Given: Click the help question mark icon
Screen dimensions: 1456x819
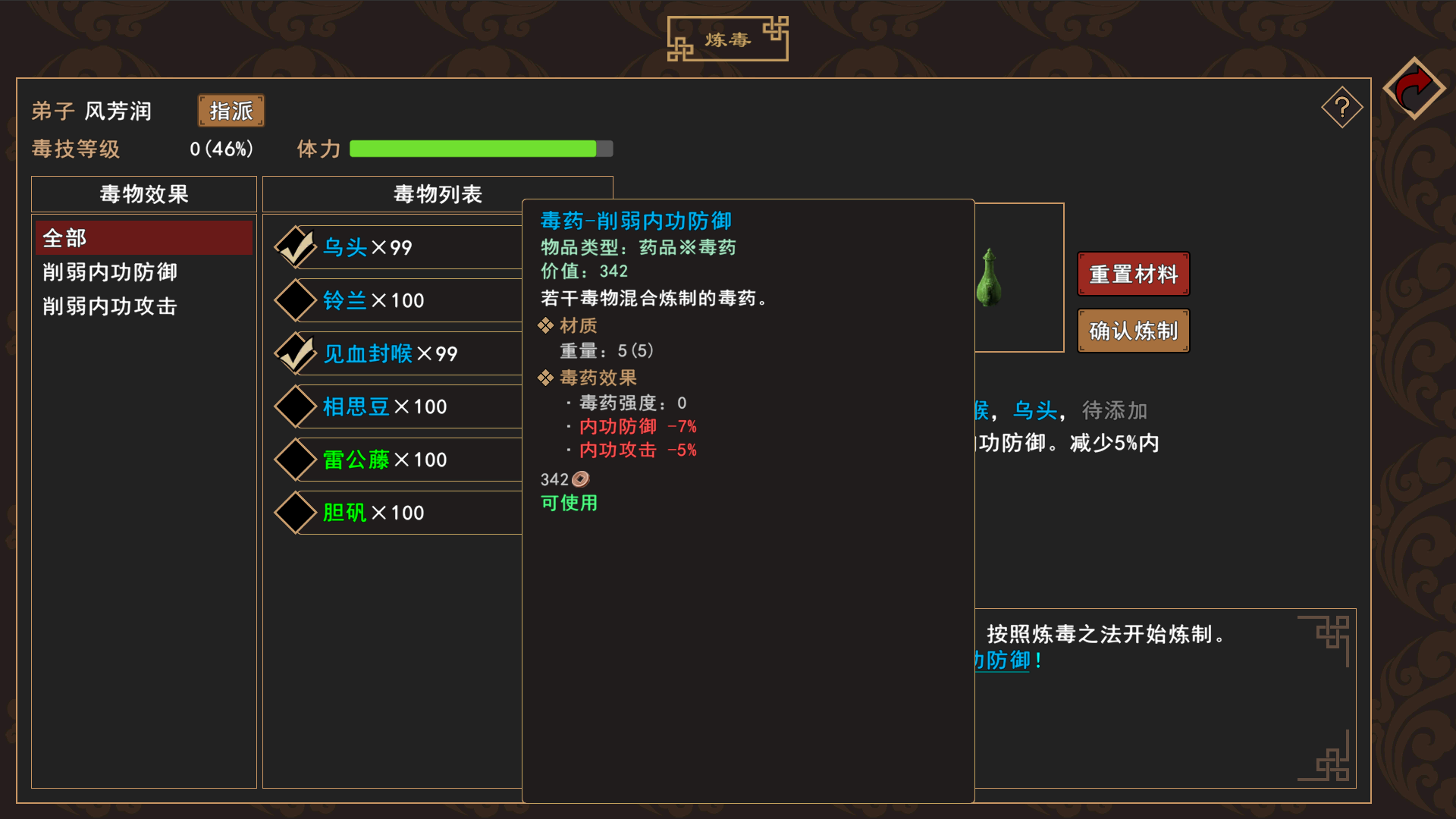Looking at the screenshot, I should [x=1342, y=107].
